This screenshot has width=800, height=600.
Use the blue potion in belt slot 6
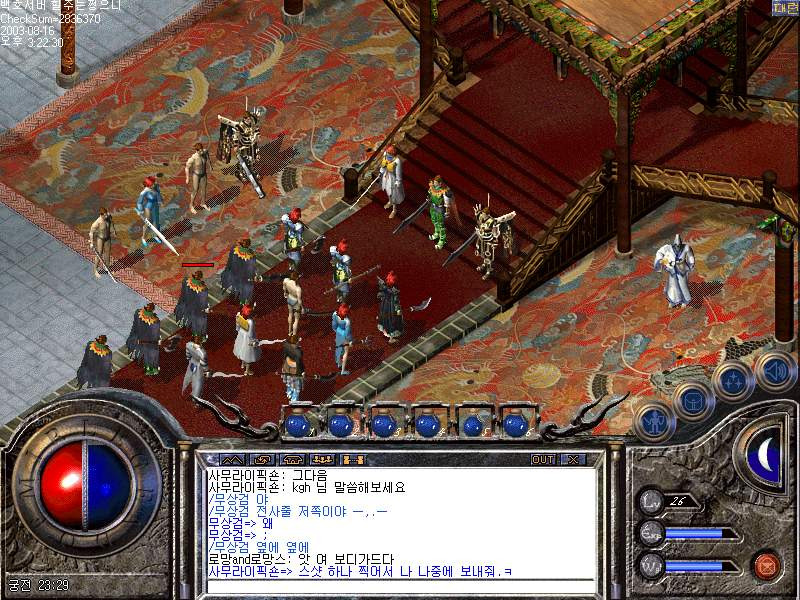click(x=515, y=424)
